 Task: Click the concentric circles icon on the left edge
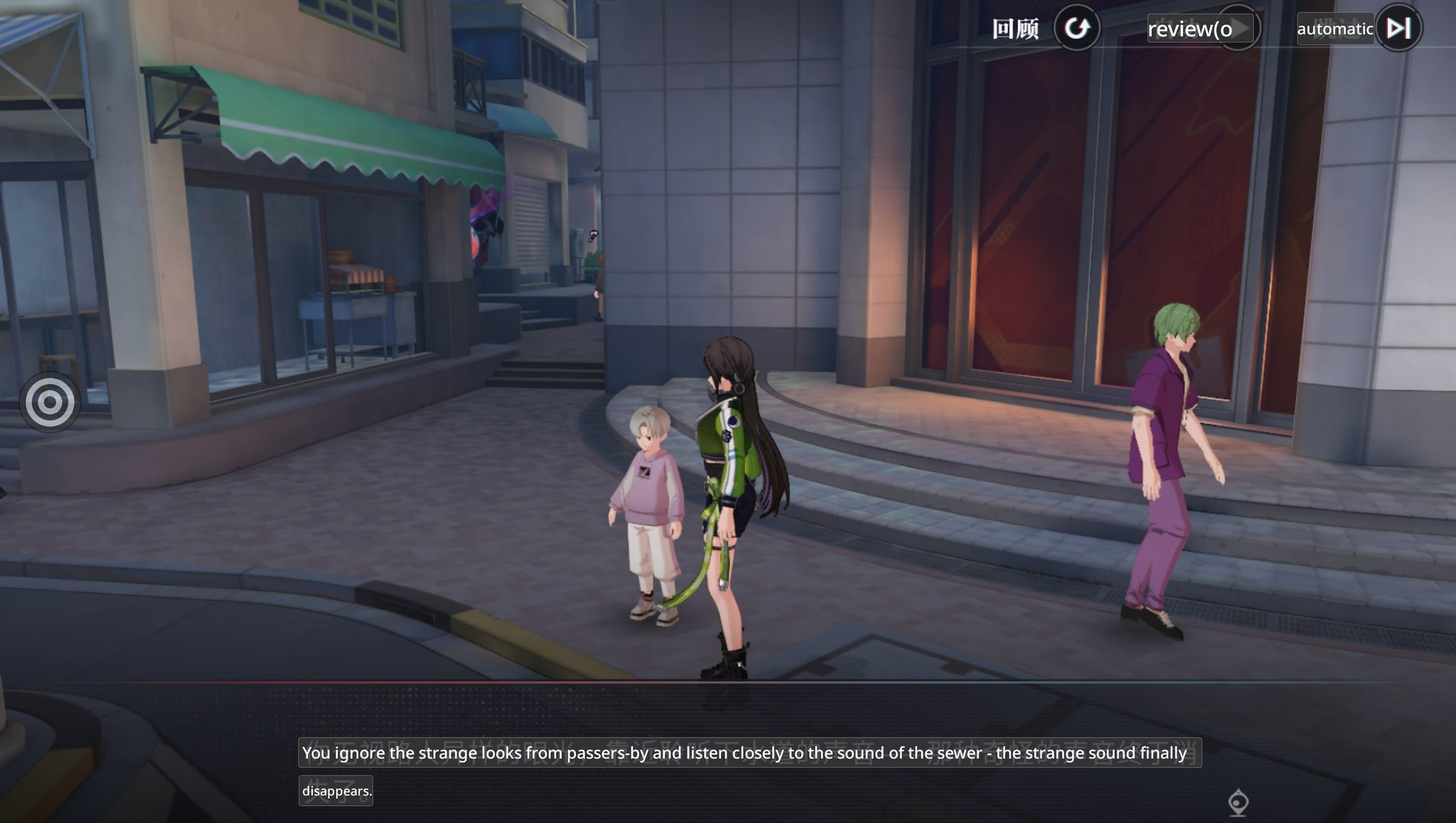(50, 402)
